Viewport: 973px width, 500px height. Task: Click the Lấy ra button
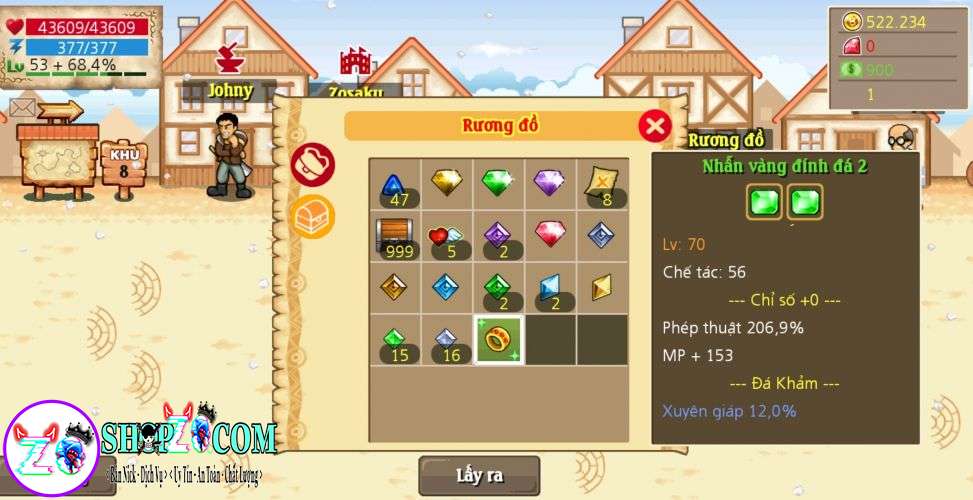[479, 475]
